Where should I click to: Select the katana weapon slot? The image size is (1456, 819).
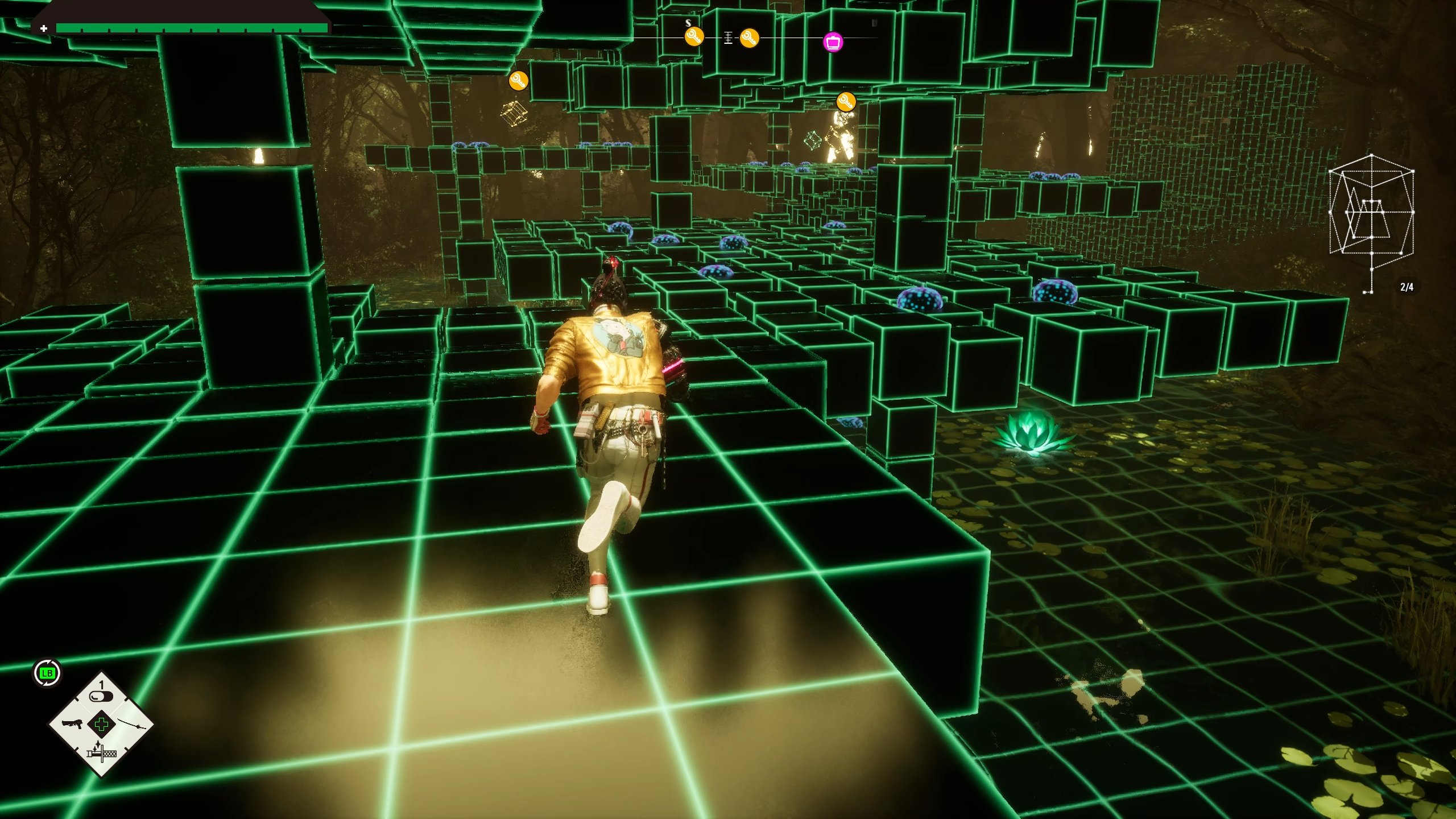click(x=131, y=725)
